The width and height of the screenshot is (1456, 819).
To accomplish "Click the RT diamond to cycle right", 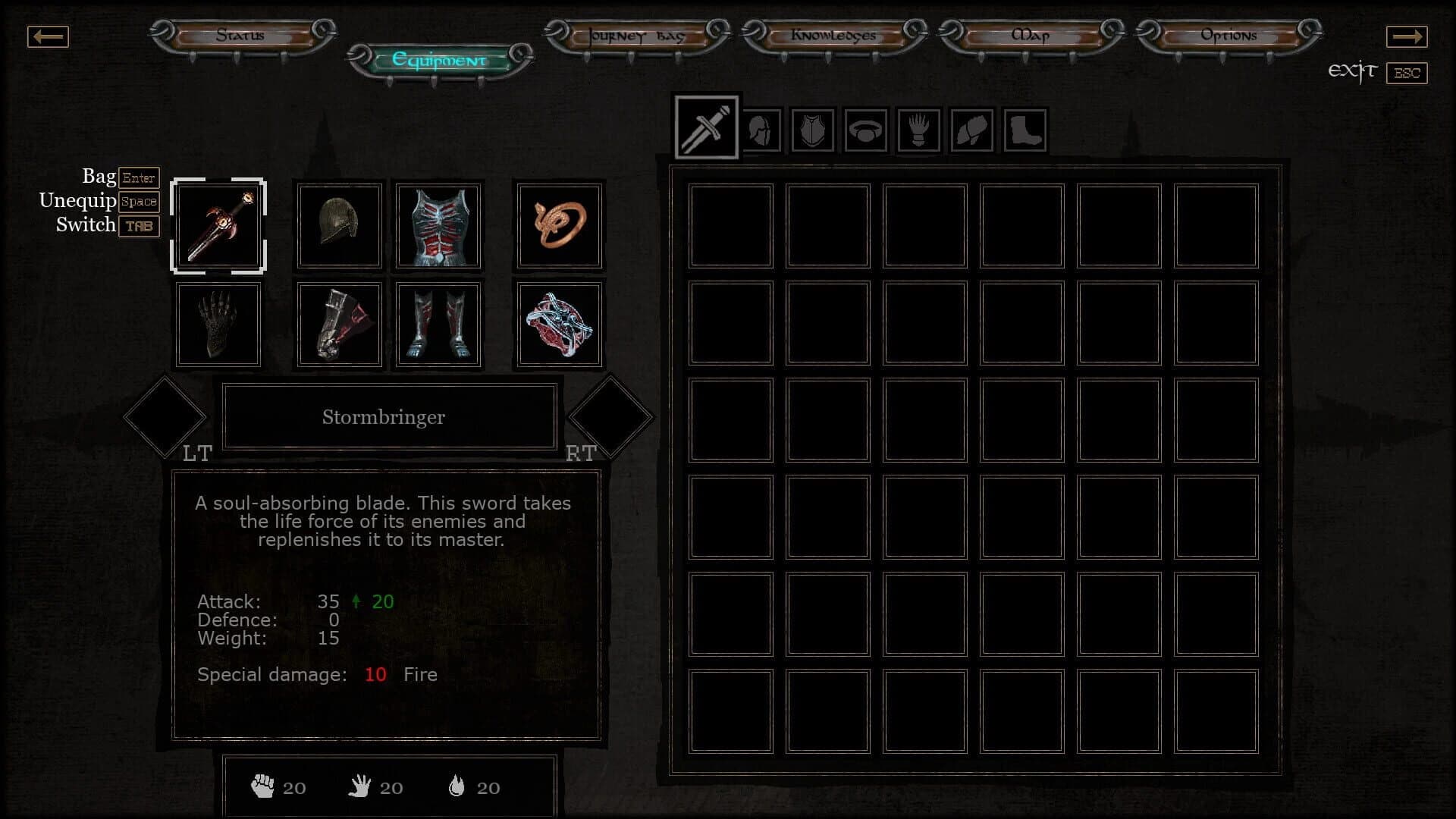I will [x=611, y=416].
